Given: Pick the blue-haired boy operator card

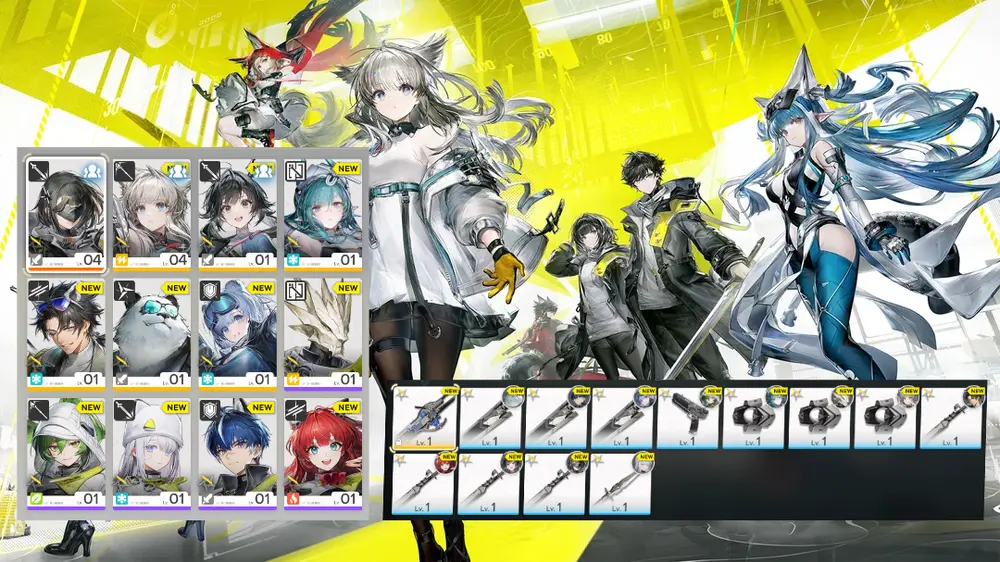Looking at the screenshot, I should coord(236,453).
